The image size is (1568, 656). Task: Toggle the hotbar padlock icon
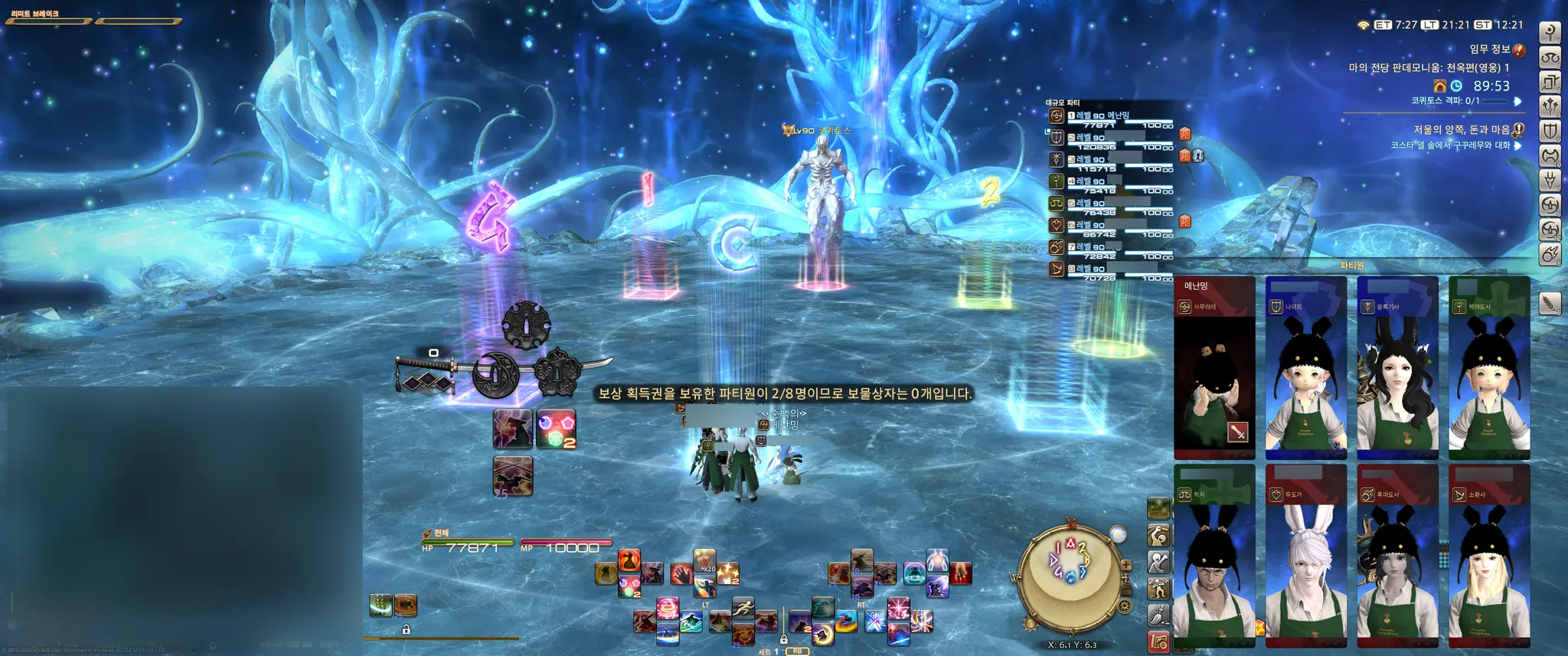tap(406, 629)
